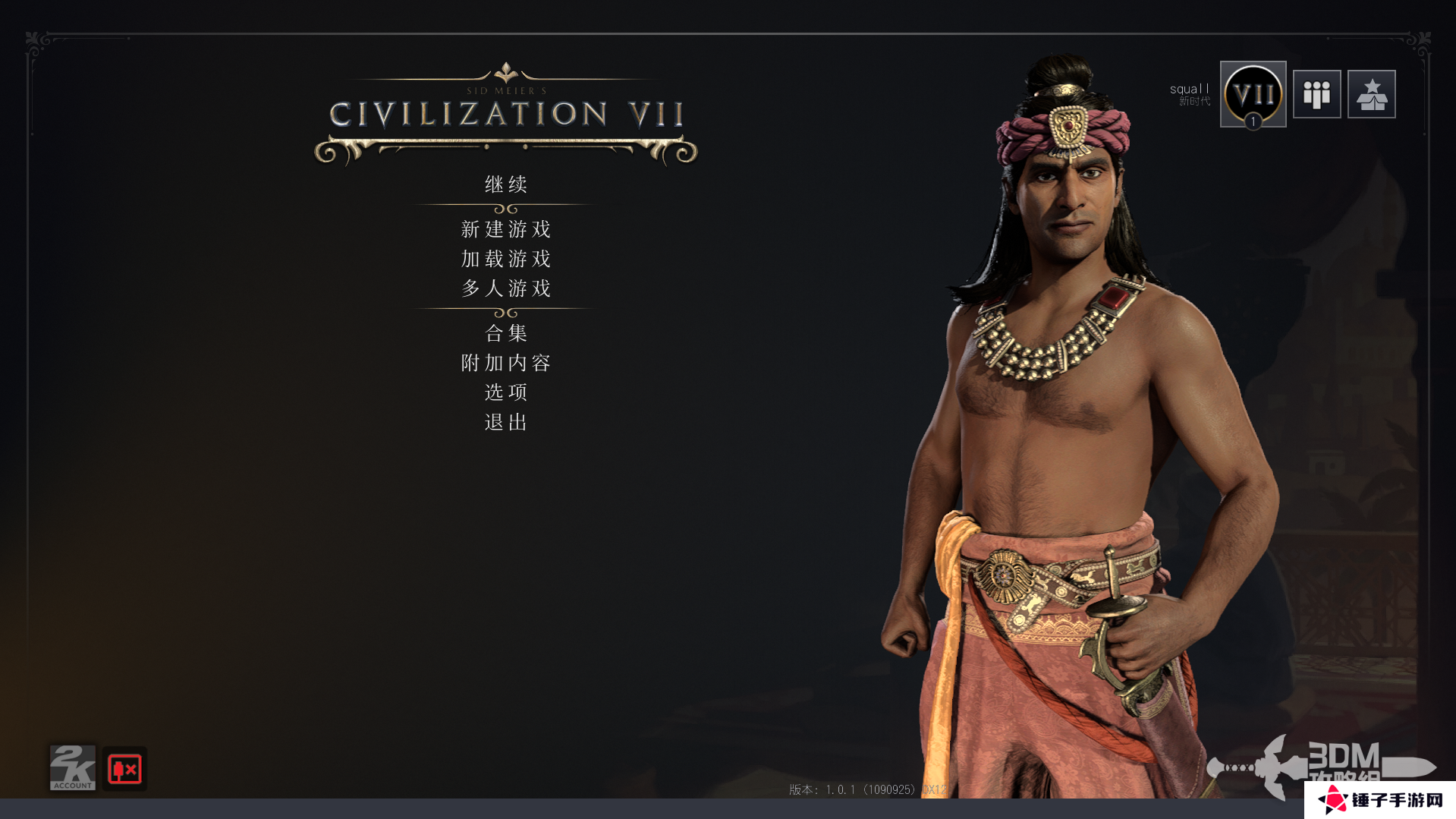1456x819 pixels.
Task: Open 附加内容 additional content
Action: [506, 363]
